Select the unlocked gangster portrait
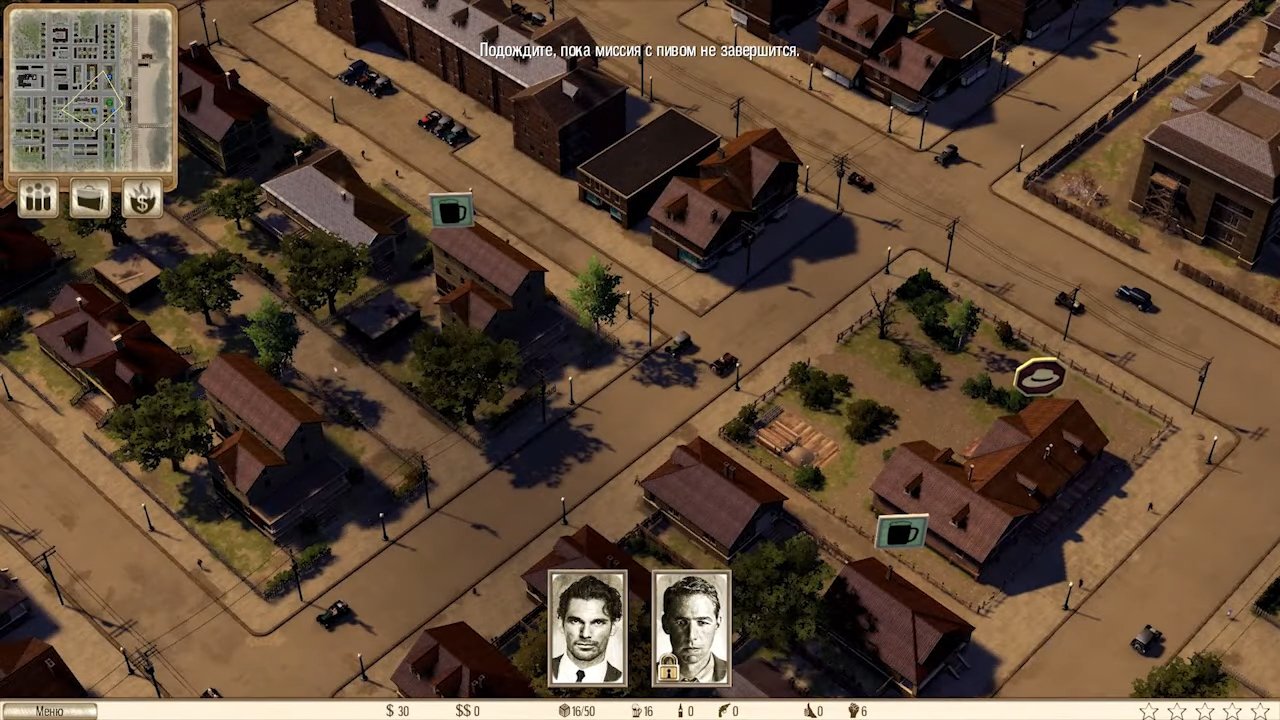The width and height of the screenshot is (1280, 720). tap(587, 627)
